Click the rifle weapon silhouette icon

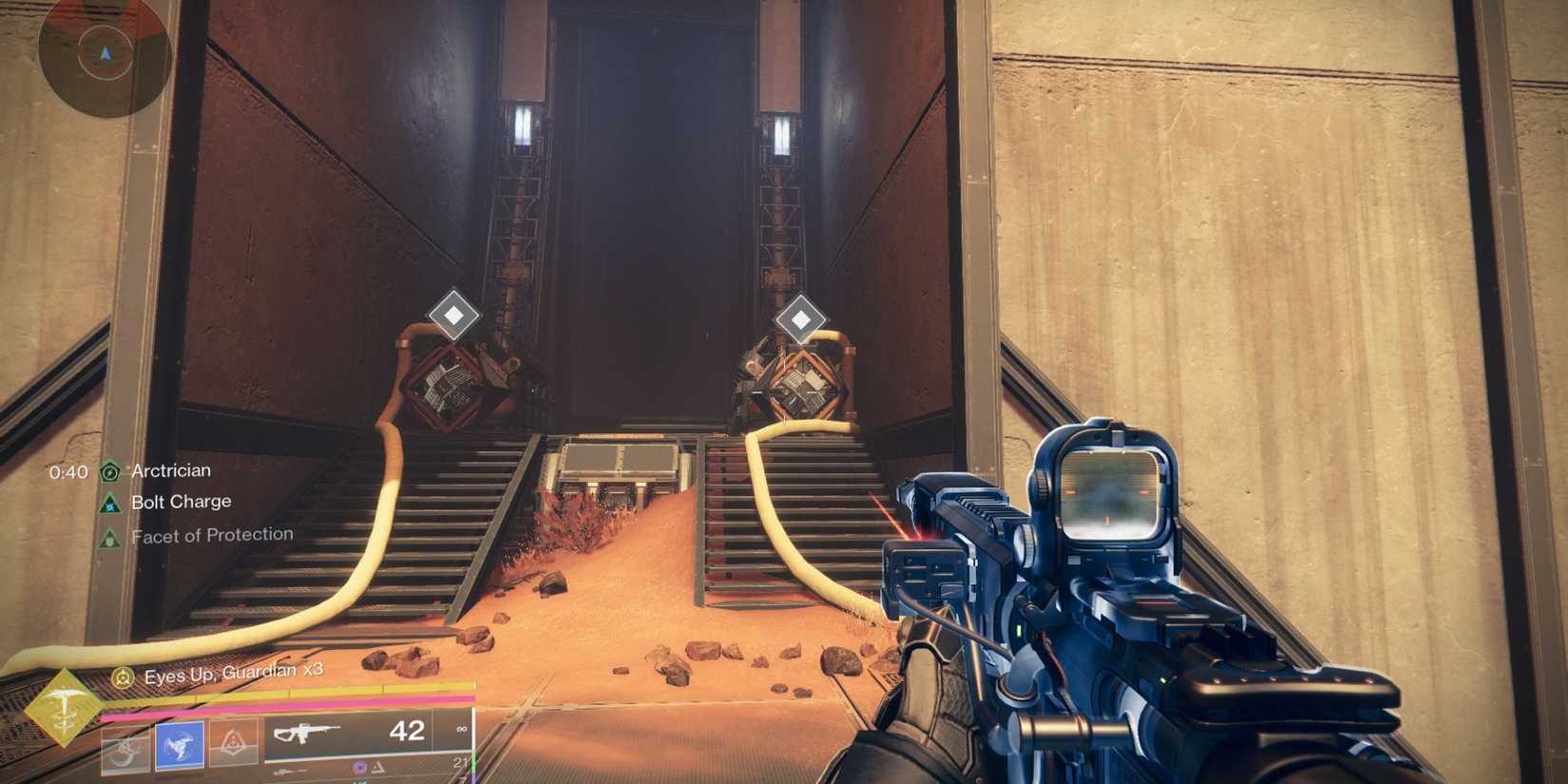[x=309, y=732]
